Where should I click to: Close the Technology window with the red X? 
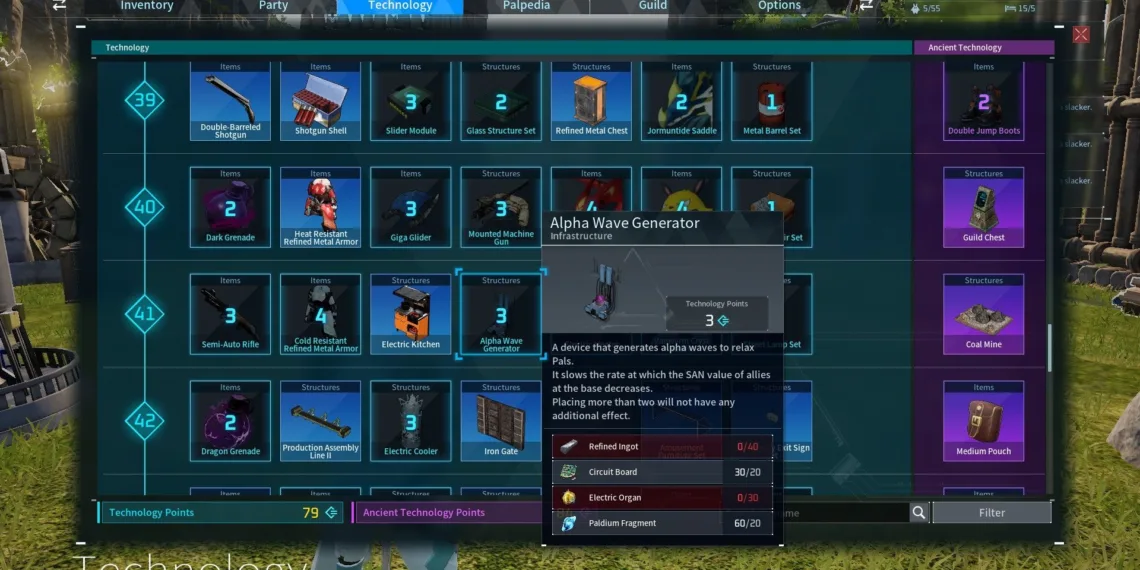coord(1081,35)
